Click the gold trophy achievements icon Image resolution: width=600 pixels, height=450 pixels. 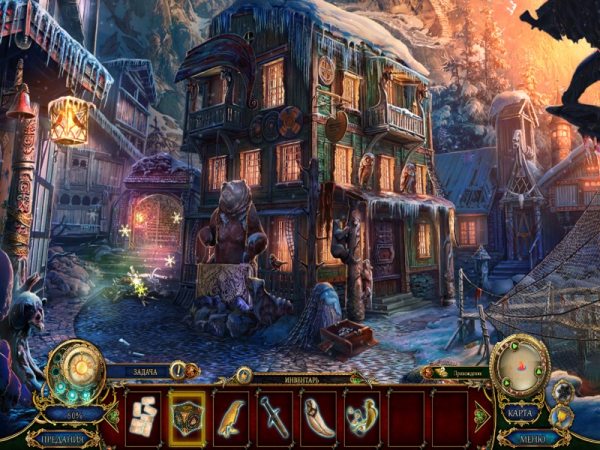(560, 415)
